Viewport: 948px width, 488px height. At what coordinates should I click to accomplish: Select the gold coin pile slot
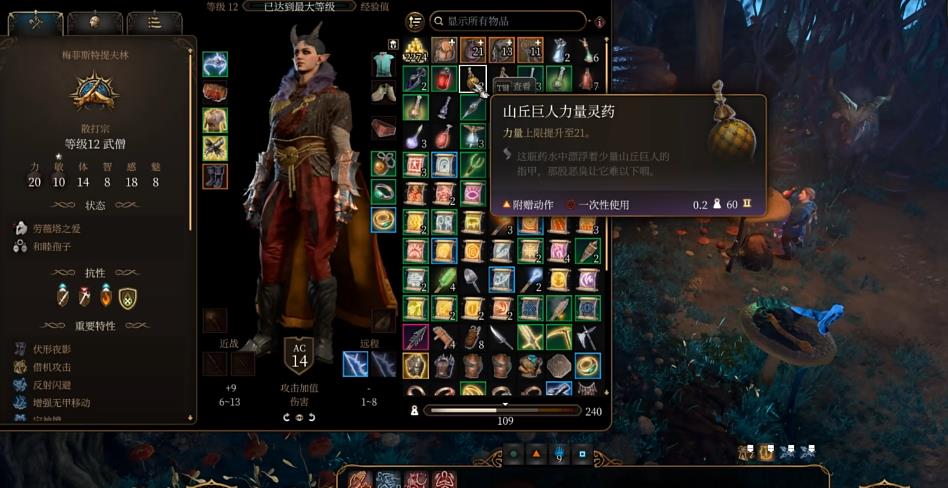click(415, 51)
